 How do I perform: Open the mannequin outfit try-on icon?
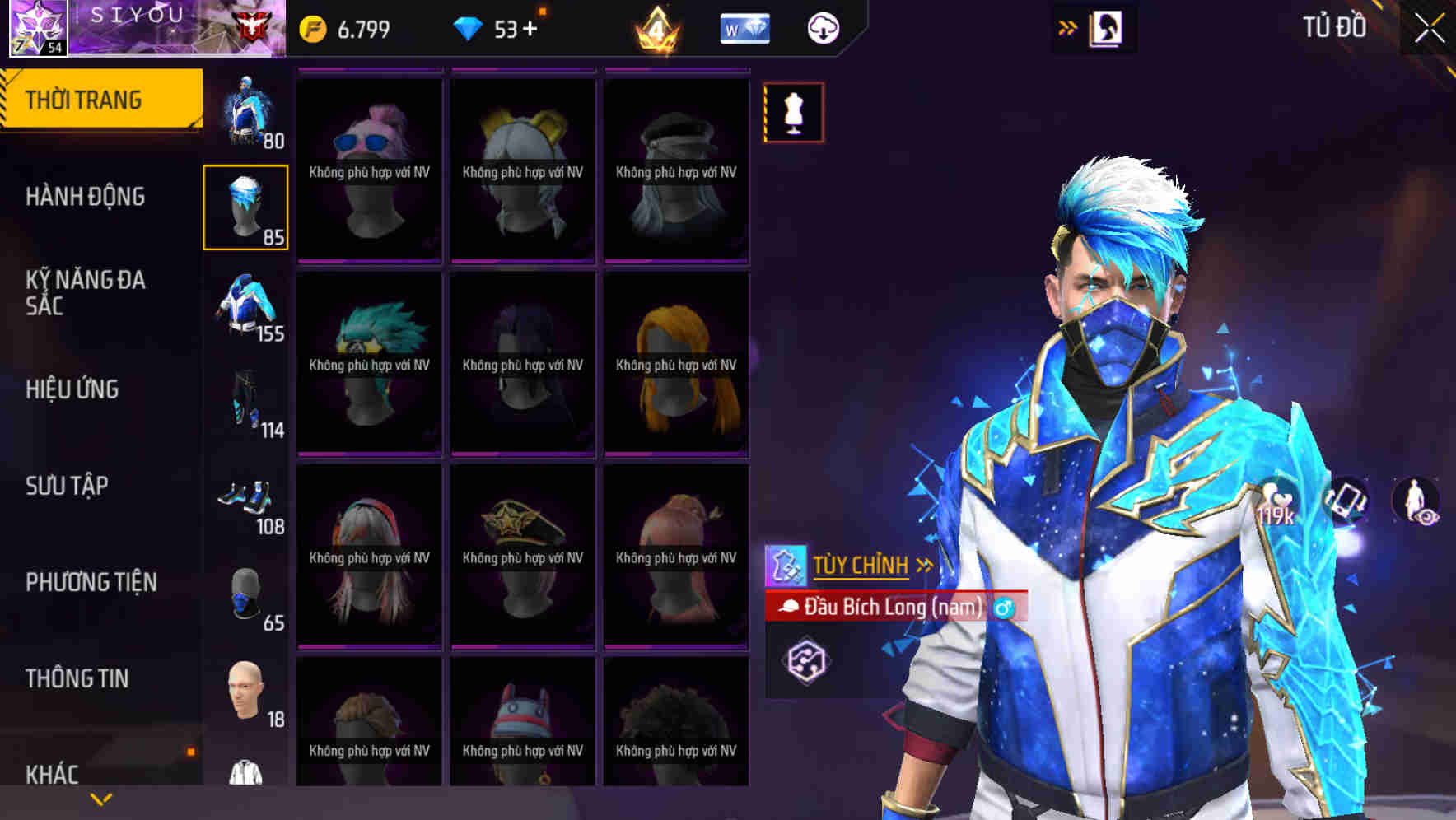(x=793, y=113)
